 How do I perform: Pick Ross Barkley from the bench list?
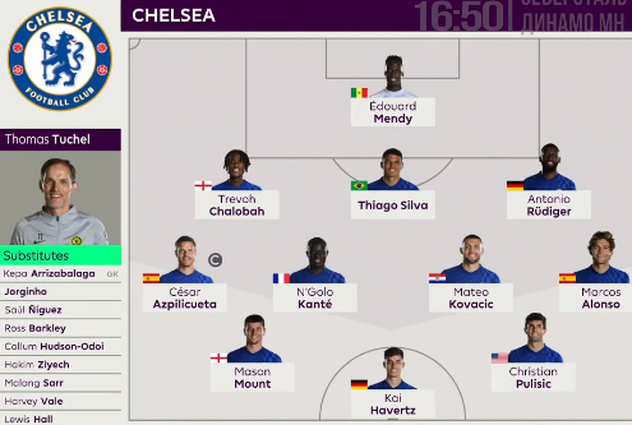pos(60,328)
